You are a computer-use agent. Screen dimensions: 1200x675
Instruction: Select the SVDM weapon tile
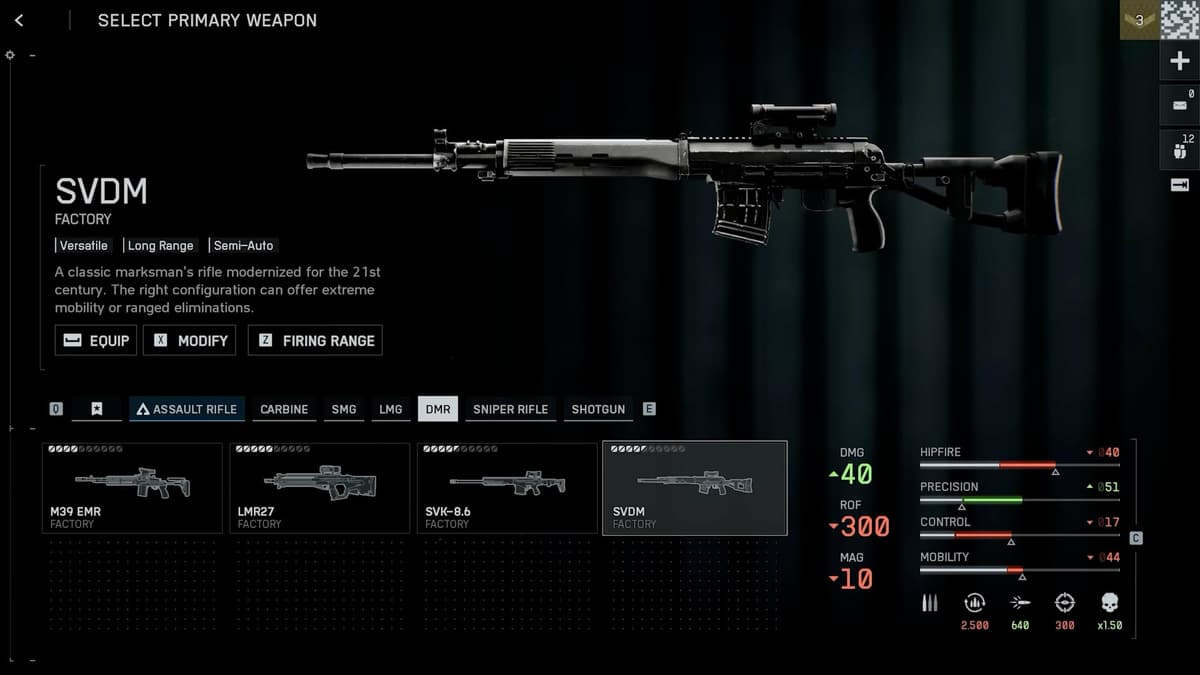click(694, 488)
